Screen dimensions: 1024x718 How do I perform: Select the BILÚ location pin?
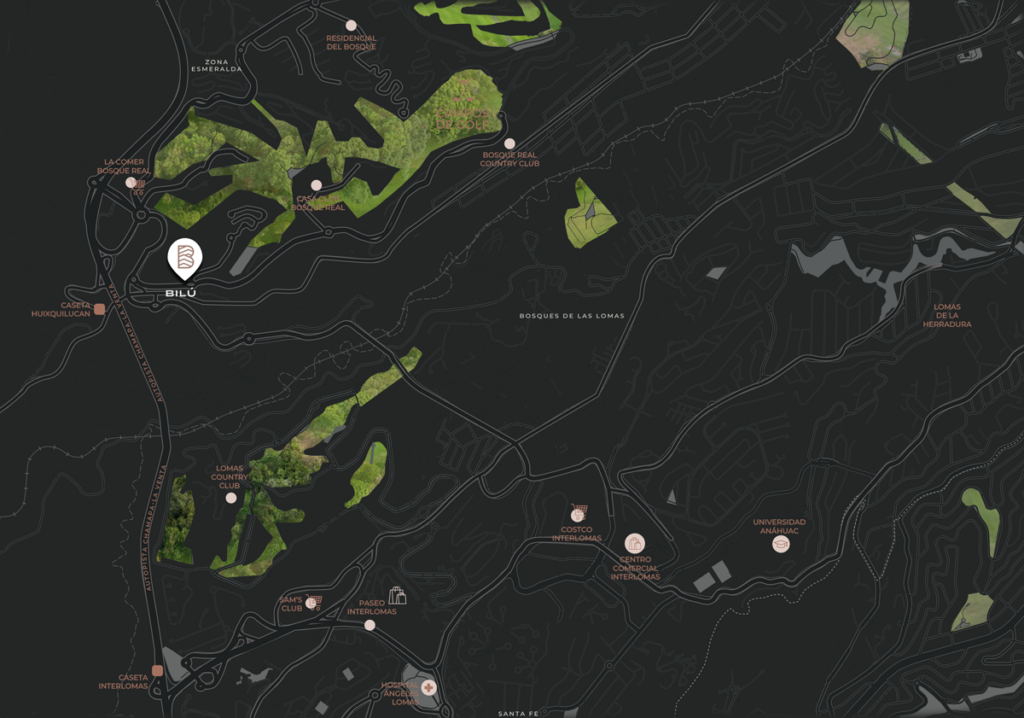click(184, 258)
